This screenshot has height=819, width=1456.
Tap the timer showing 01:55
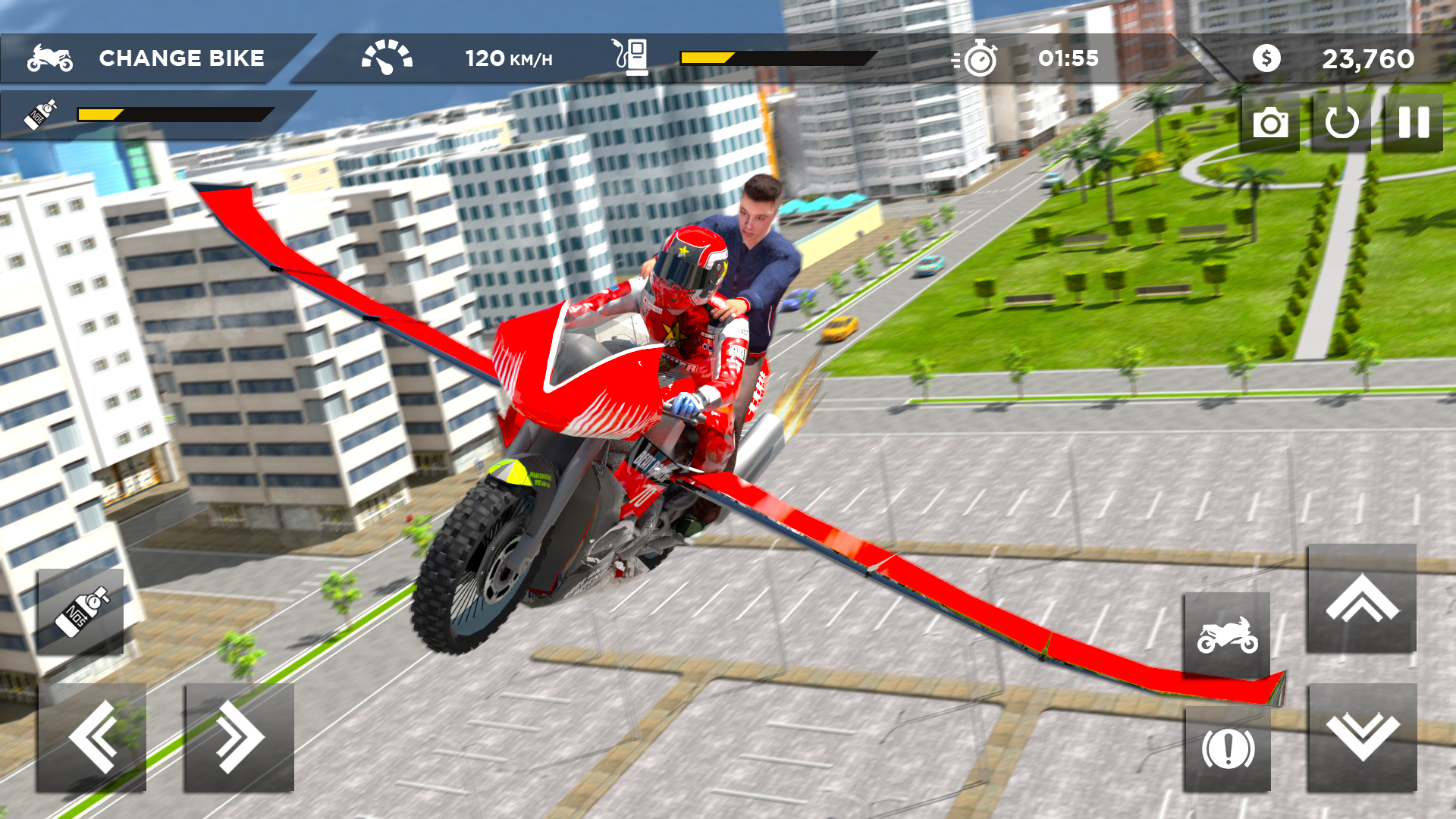click(1069, 58)
